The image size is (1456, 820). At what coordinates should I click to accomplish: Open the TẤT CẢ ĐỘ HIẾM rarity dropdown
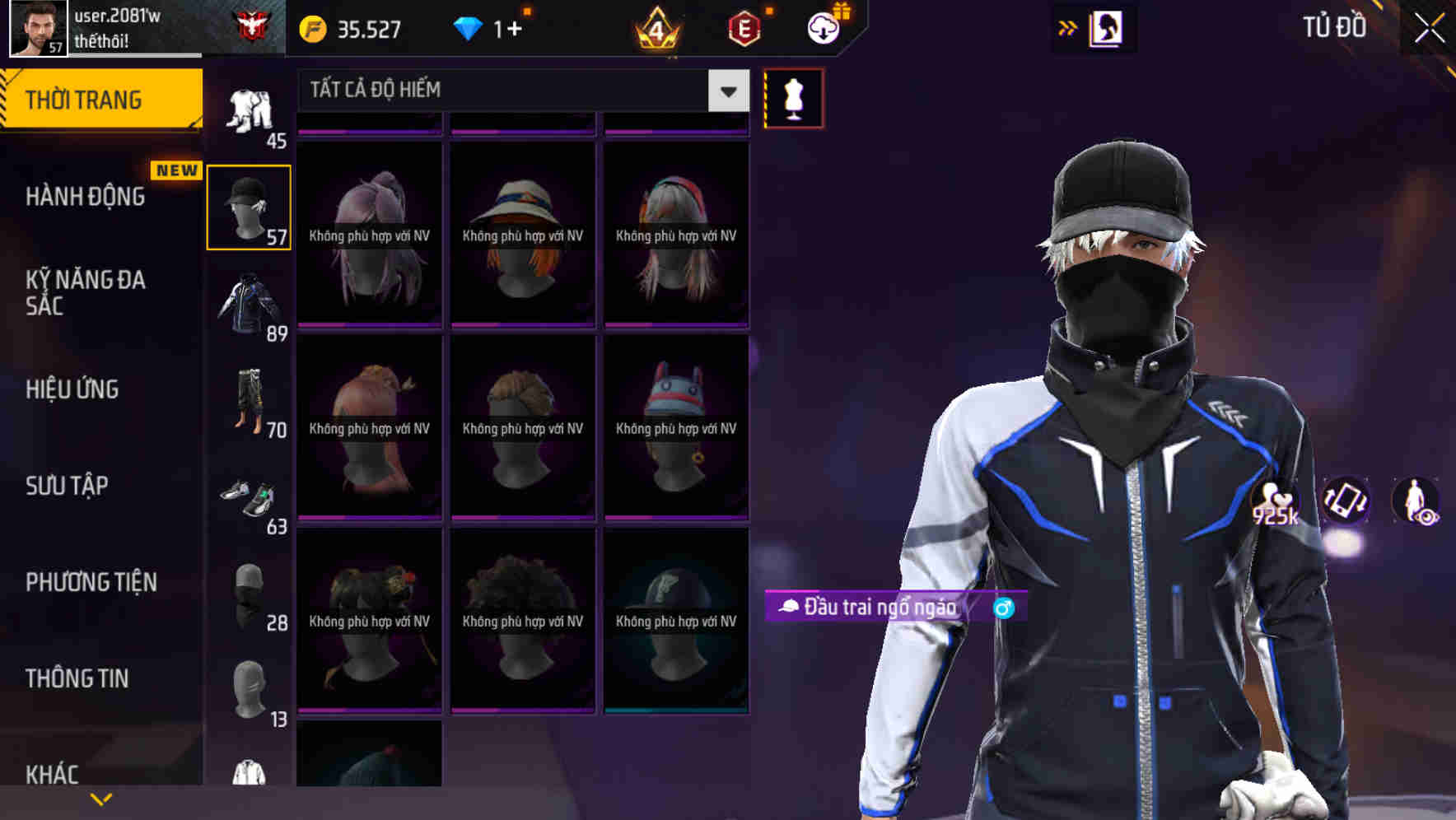511,91
